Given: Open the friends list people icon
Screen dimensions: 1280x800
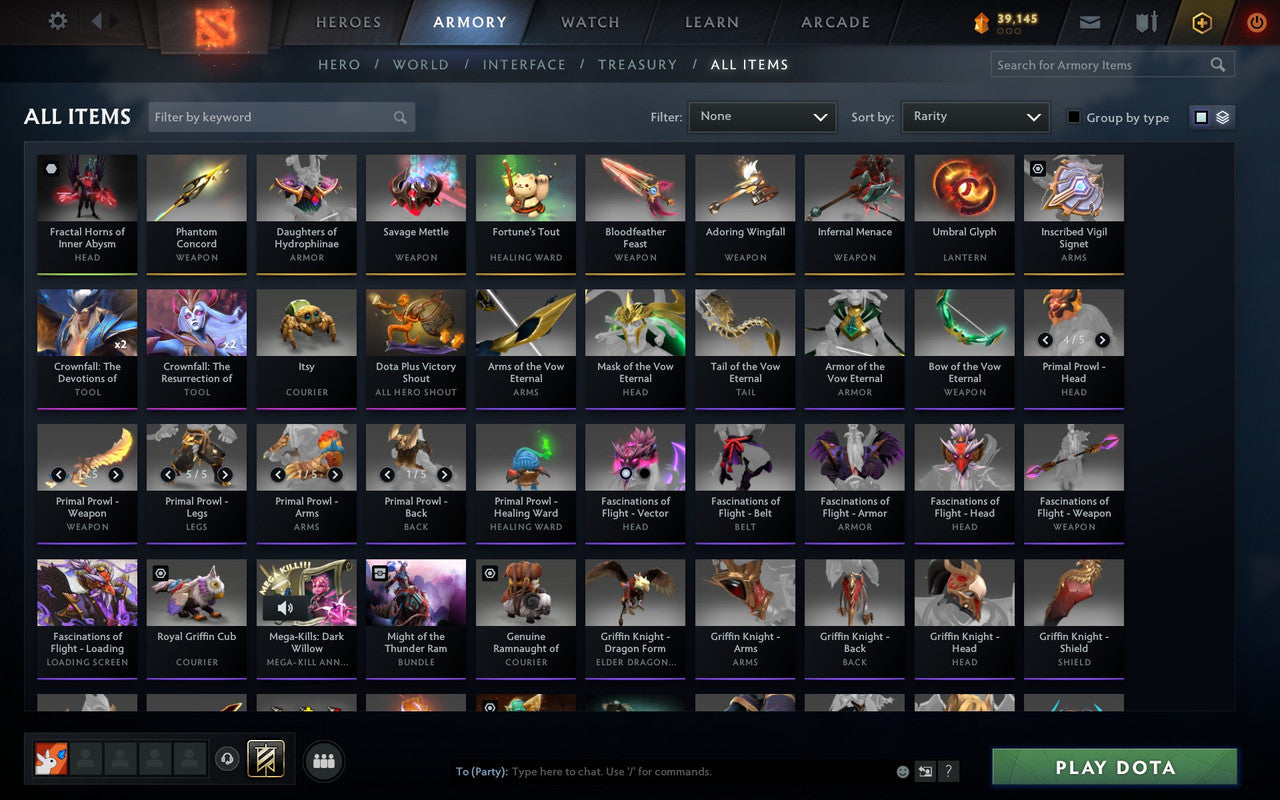Looking at the screenshot, I should pyautogui.click(x=324, y=761).
